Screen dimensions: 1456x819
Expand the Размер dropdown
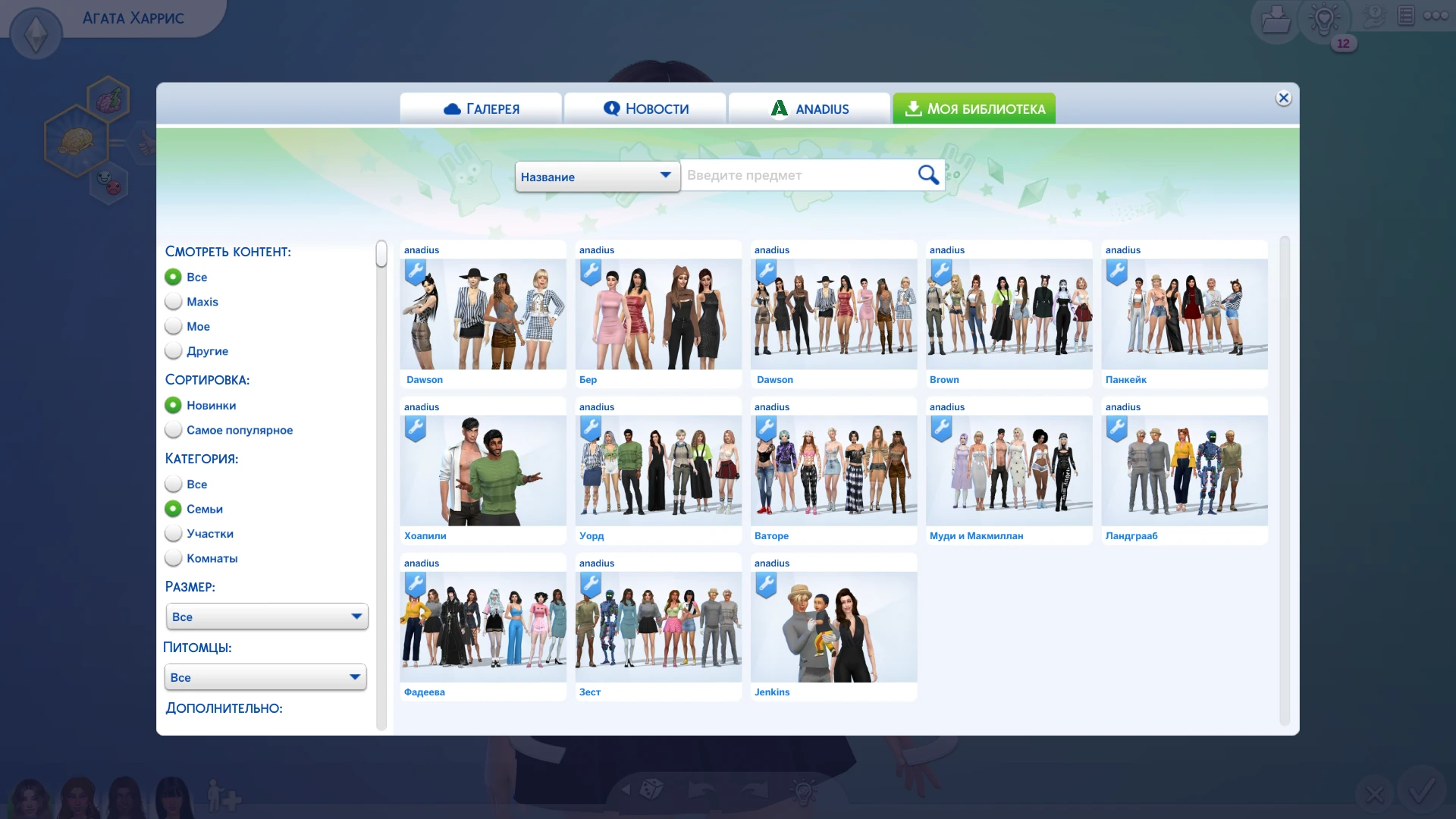pyautogui.click(x=266, y=616)
